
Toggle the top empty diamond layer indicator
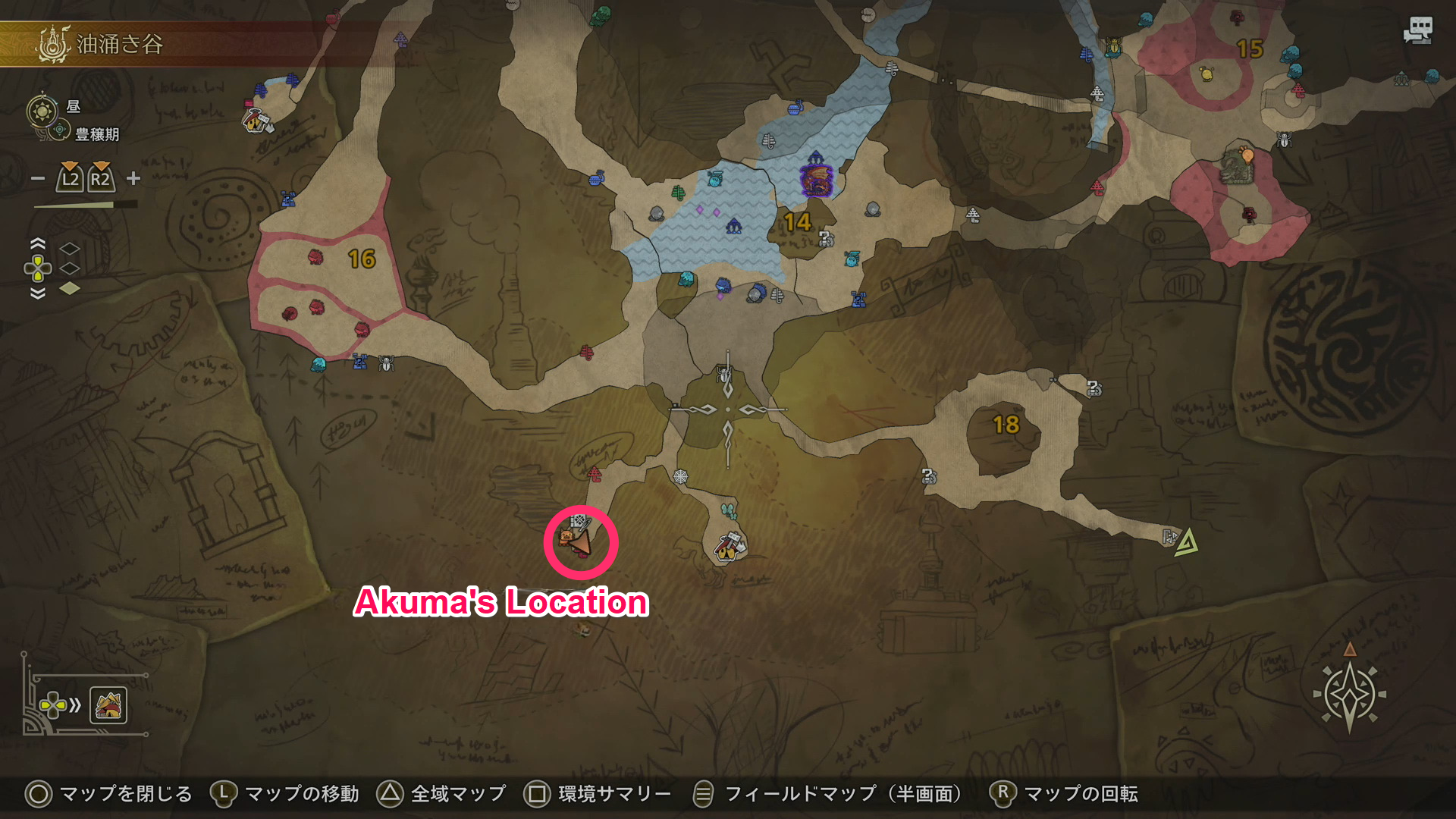click(x=69, y=248)
